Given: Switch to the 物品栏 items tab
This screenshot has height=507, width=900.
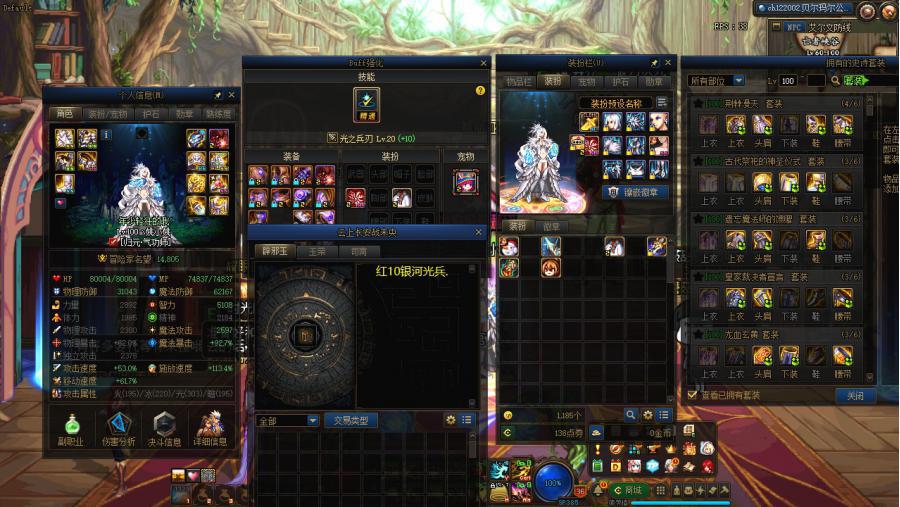Looking at the screenshot, I should pyautogui.click(x=519, y=81).
